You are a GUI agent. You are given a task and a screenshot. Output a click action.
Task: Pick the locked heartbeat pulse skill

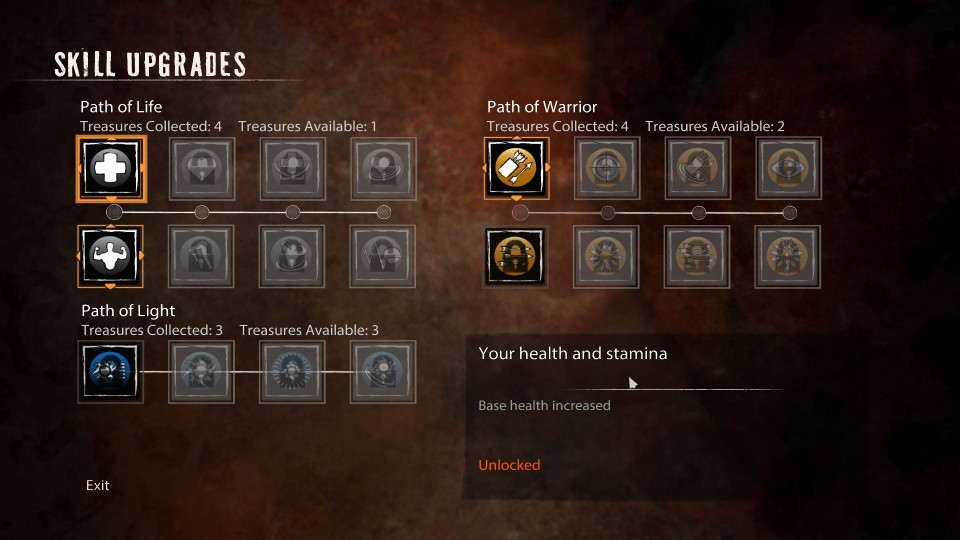(x=384, y=256)
